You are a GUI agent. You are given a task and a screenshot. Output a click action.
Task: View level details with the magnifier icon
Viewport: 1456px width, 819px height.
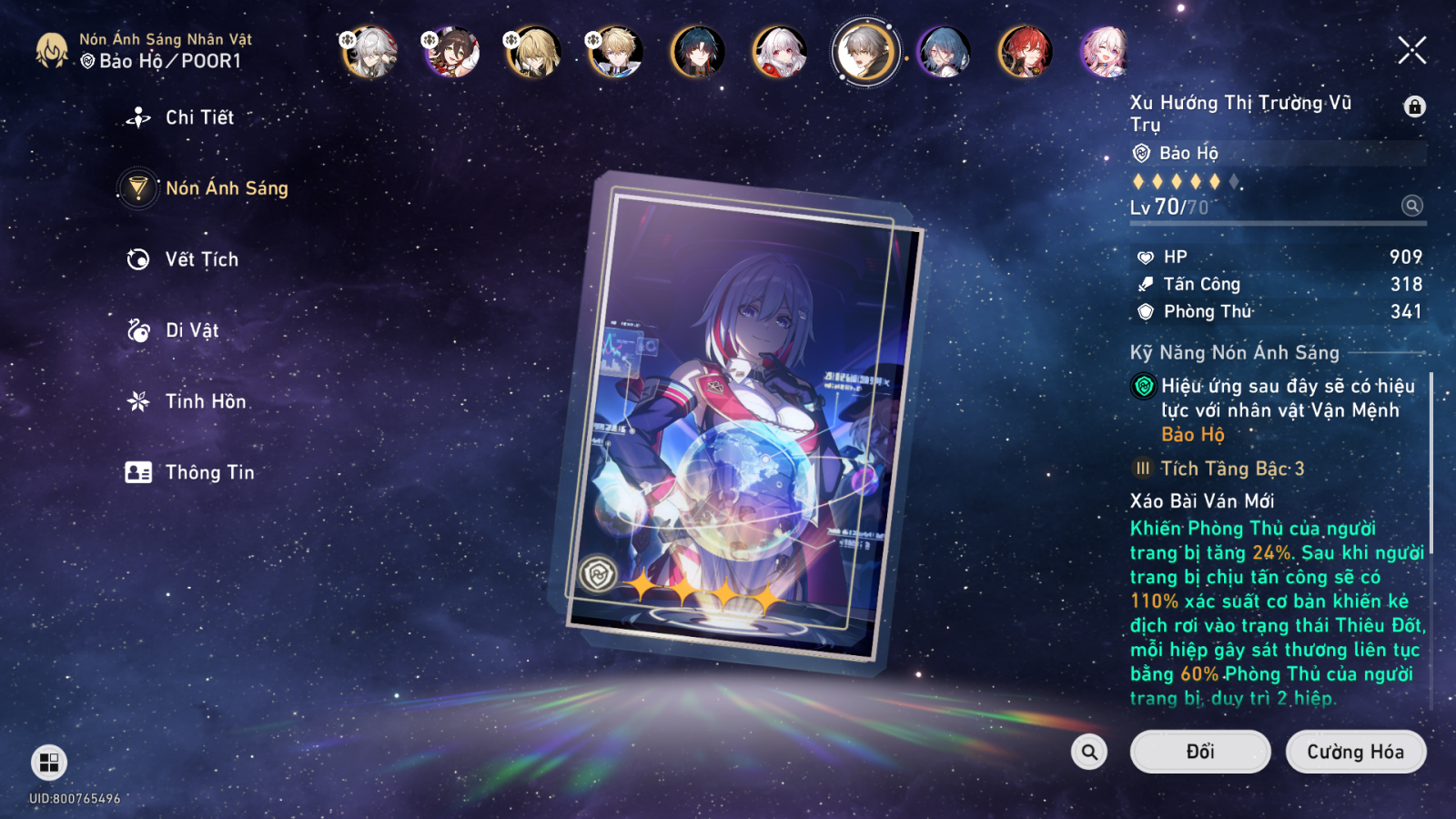[x=1411, y=206]
